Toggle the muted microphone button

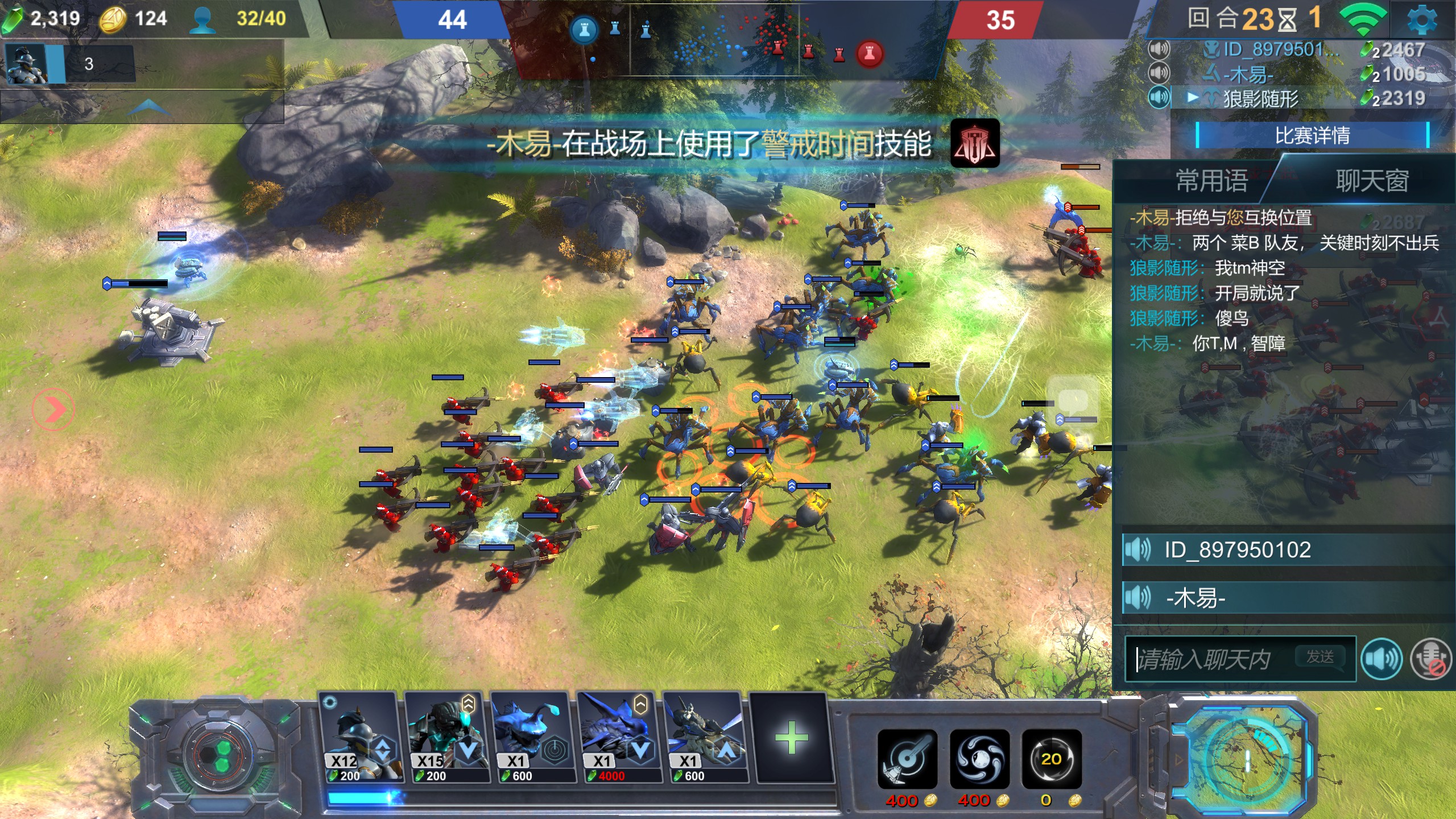click(x=1431, y=659)
